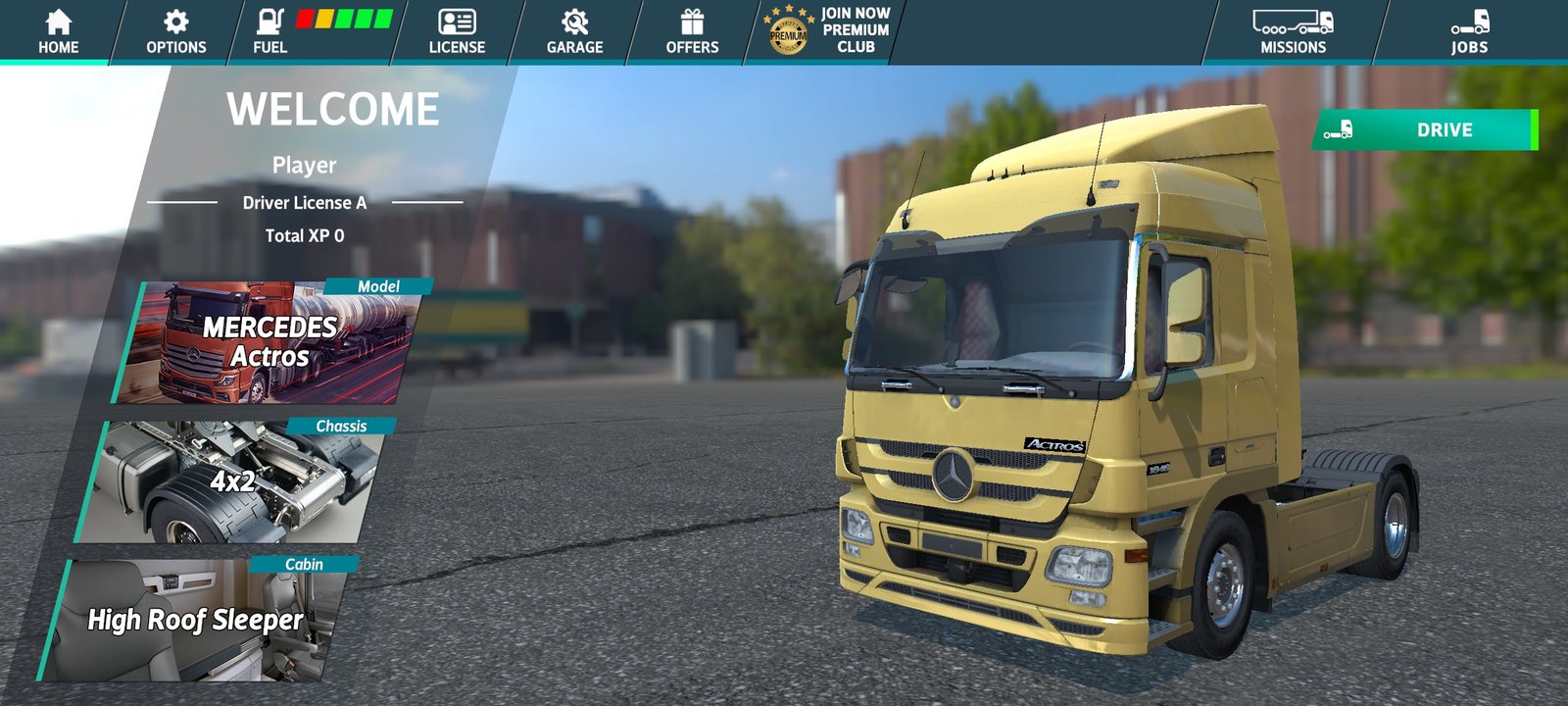1568x706 pixels.
Task: Enter the Garage
Action: pos(574,31)
